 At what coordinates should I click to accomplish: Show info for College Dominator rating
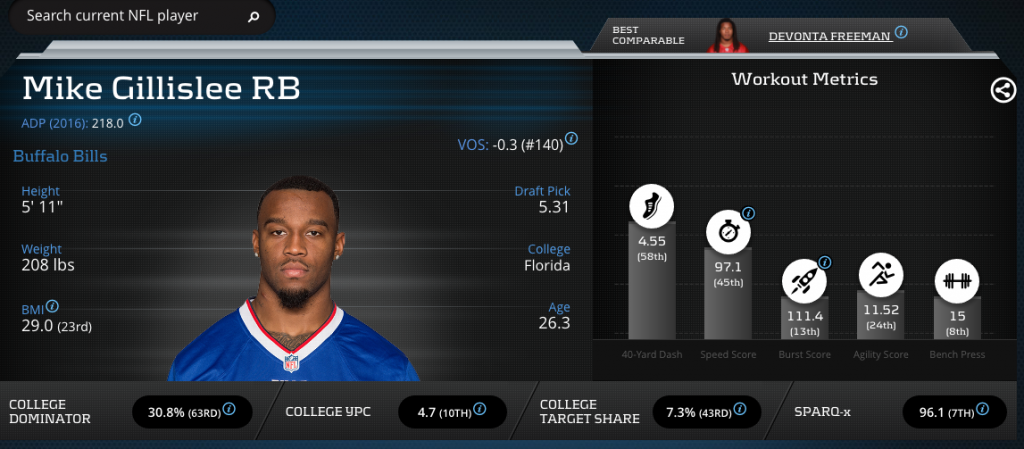(x=230, y=409)
